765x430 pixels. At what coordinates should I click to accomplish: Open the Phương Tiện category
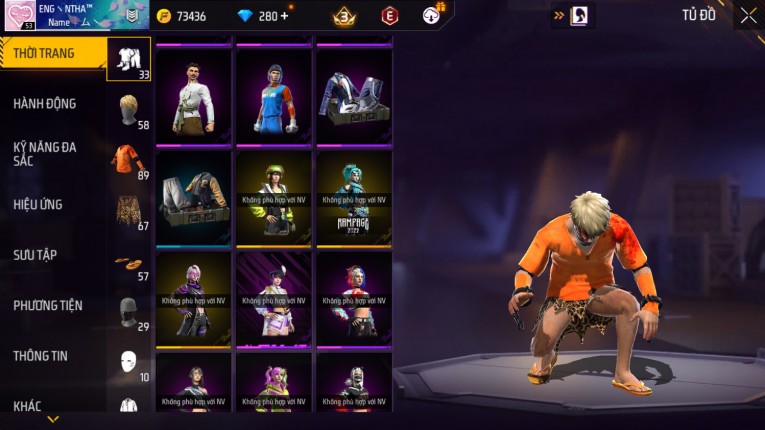[48, 306]
